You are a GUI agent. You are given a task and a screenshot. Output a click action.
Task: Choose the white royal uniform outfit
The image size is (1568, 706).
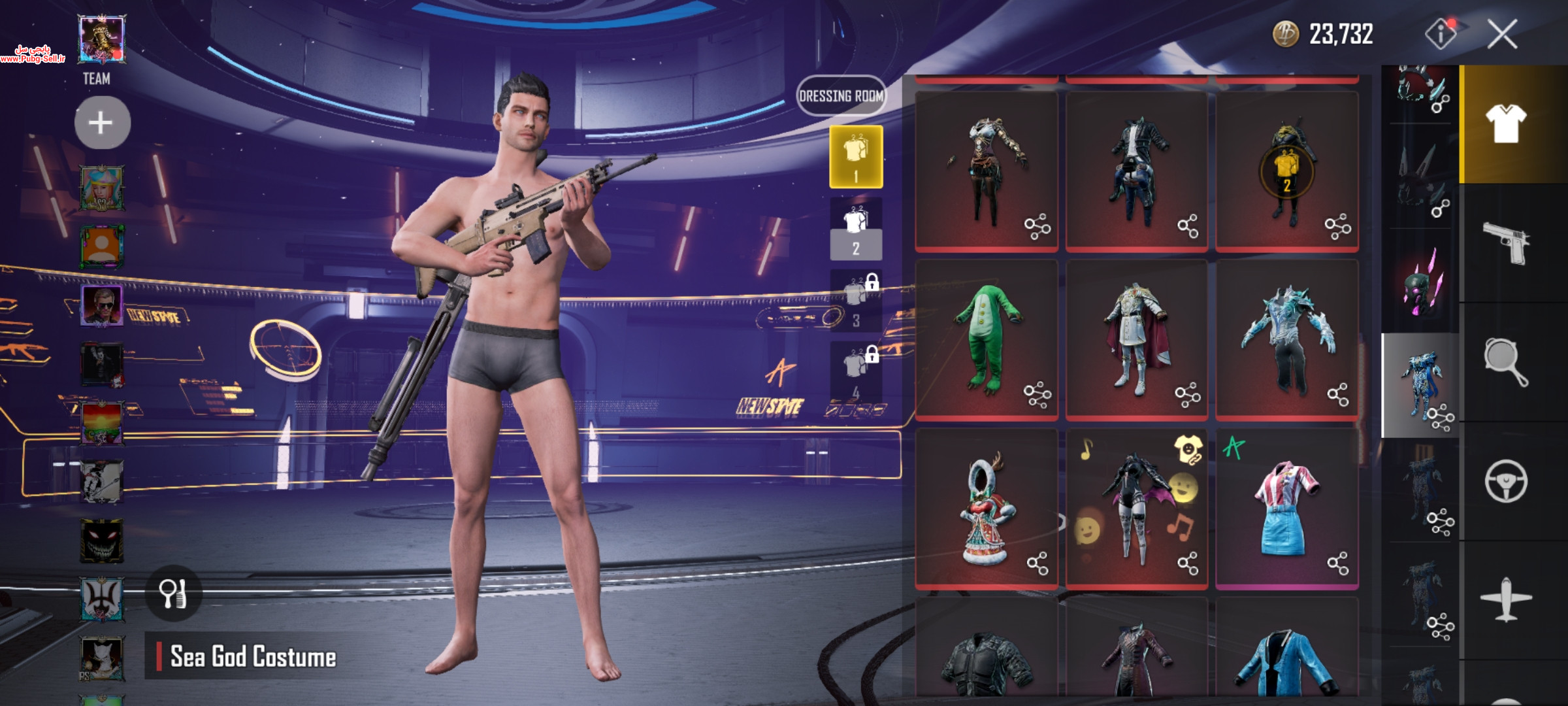1135,337
